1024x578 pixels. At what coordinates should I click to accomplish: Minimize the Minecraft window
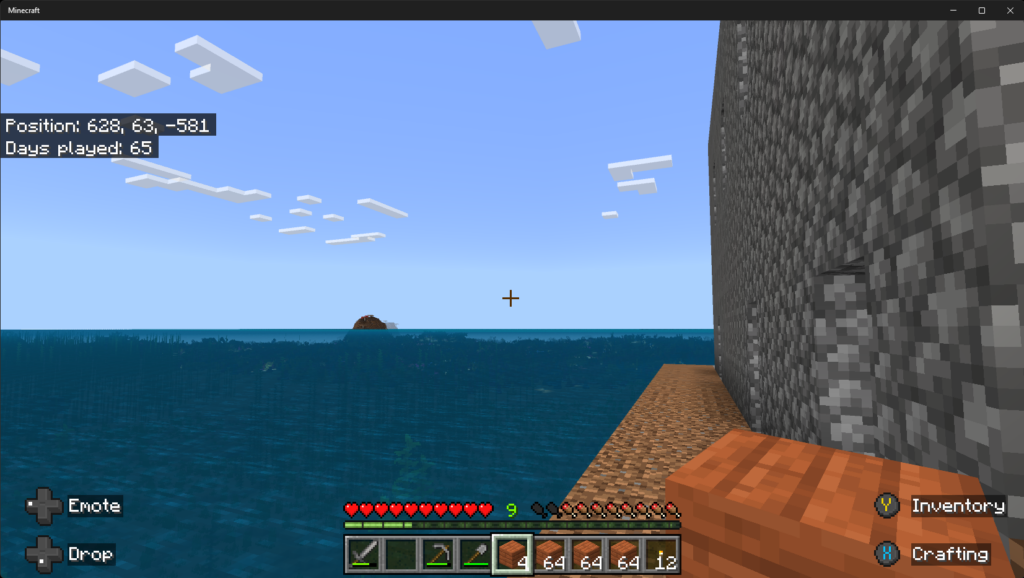click(955, 10)
